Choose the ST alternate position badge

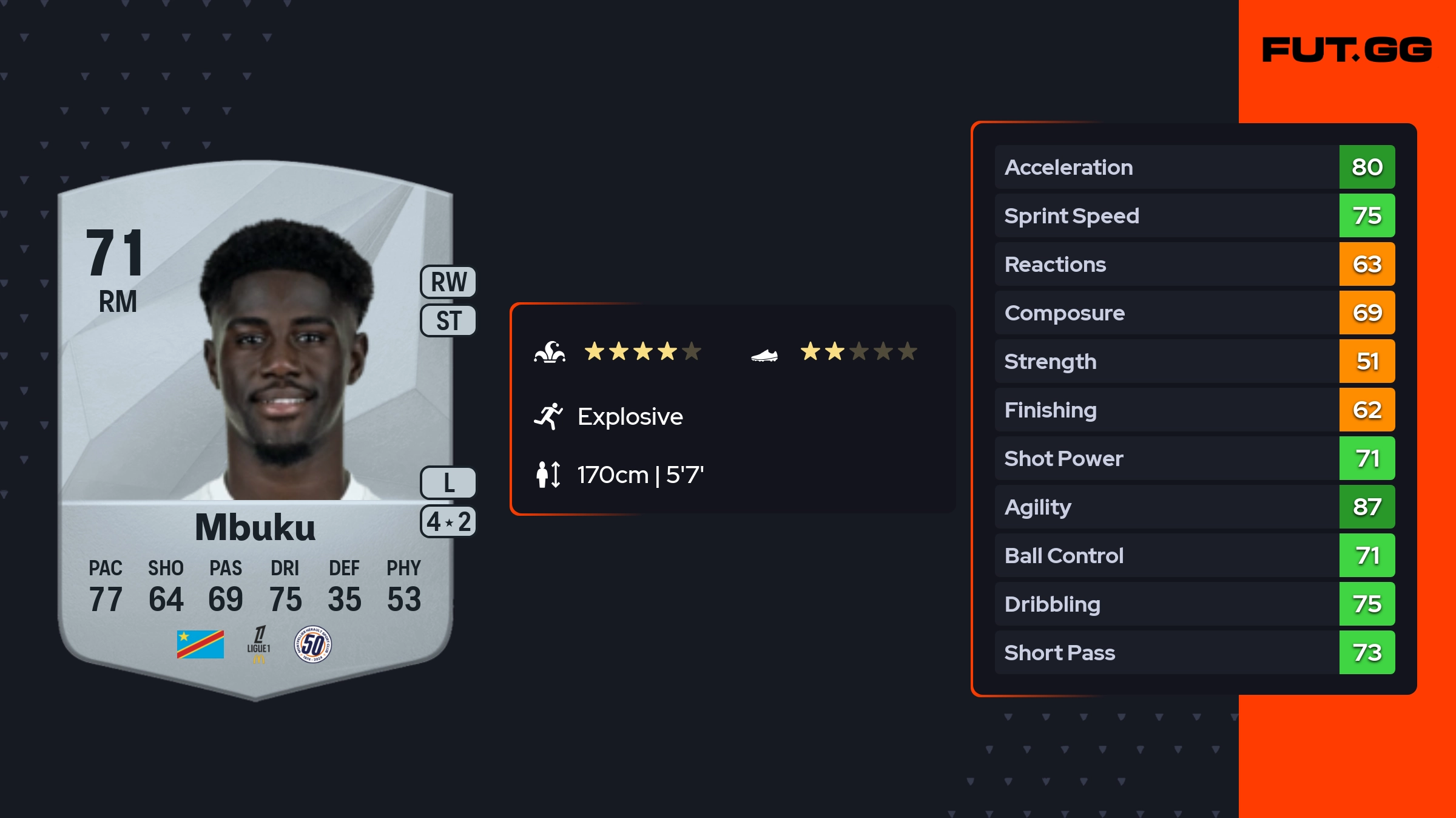pos(448,320)
